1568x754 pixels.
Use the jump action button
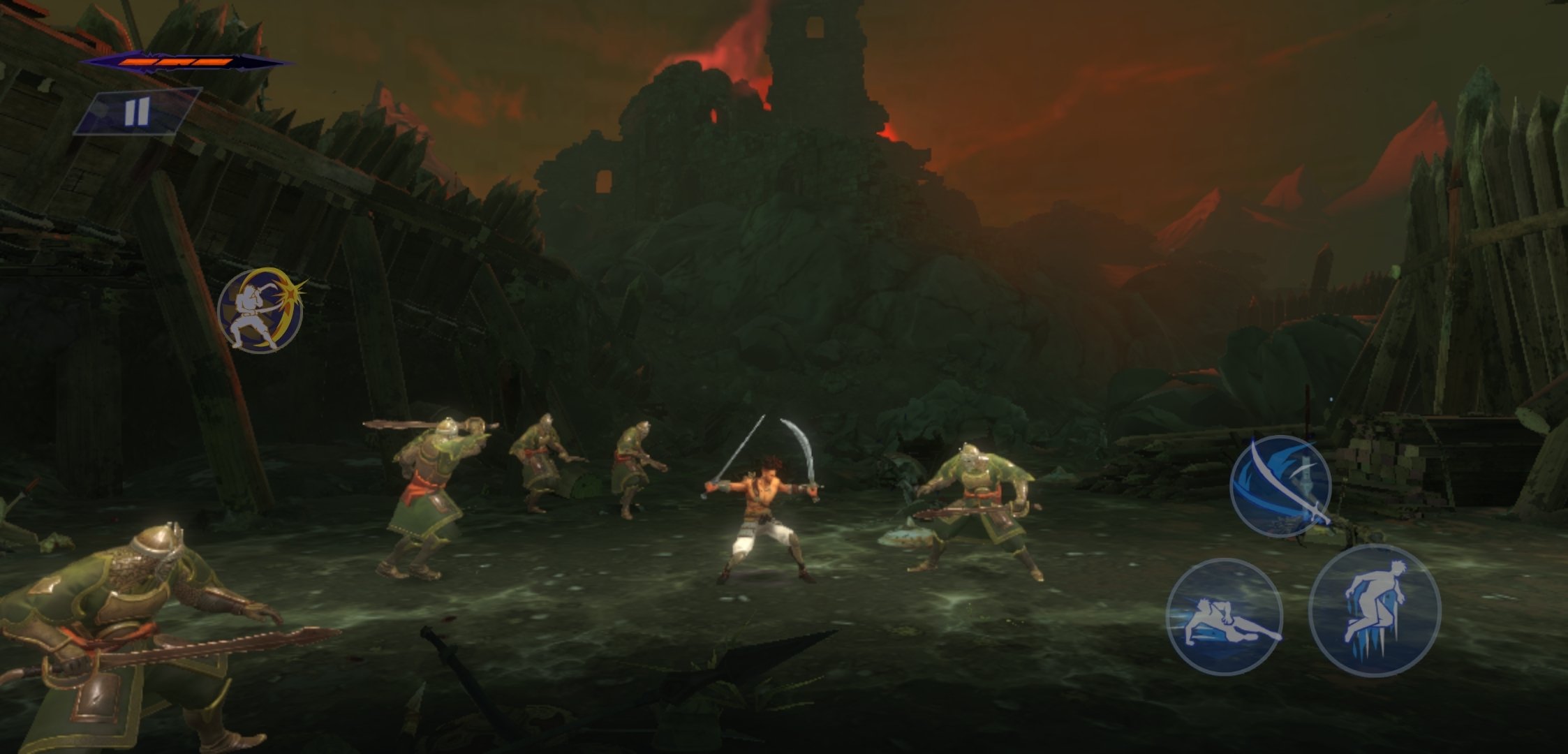tap(1374, 611)
